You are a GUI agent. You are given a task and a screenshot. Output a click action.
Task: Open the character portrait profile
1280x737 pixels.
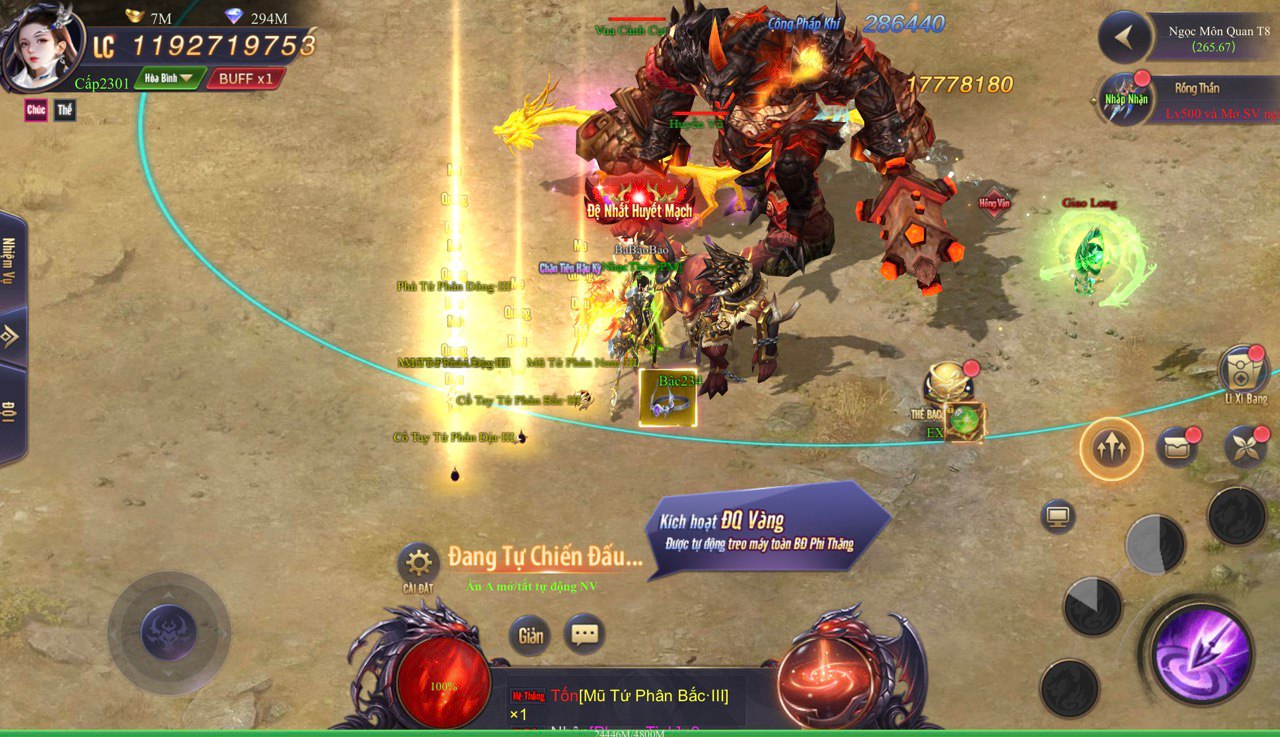pos(42,47)
